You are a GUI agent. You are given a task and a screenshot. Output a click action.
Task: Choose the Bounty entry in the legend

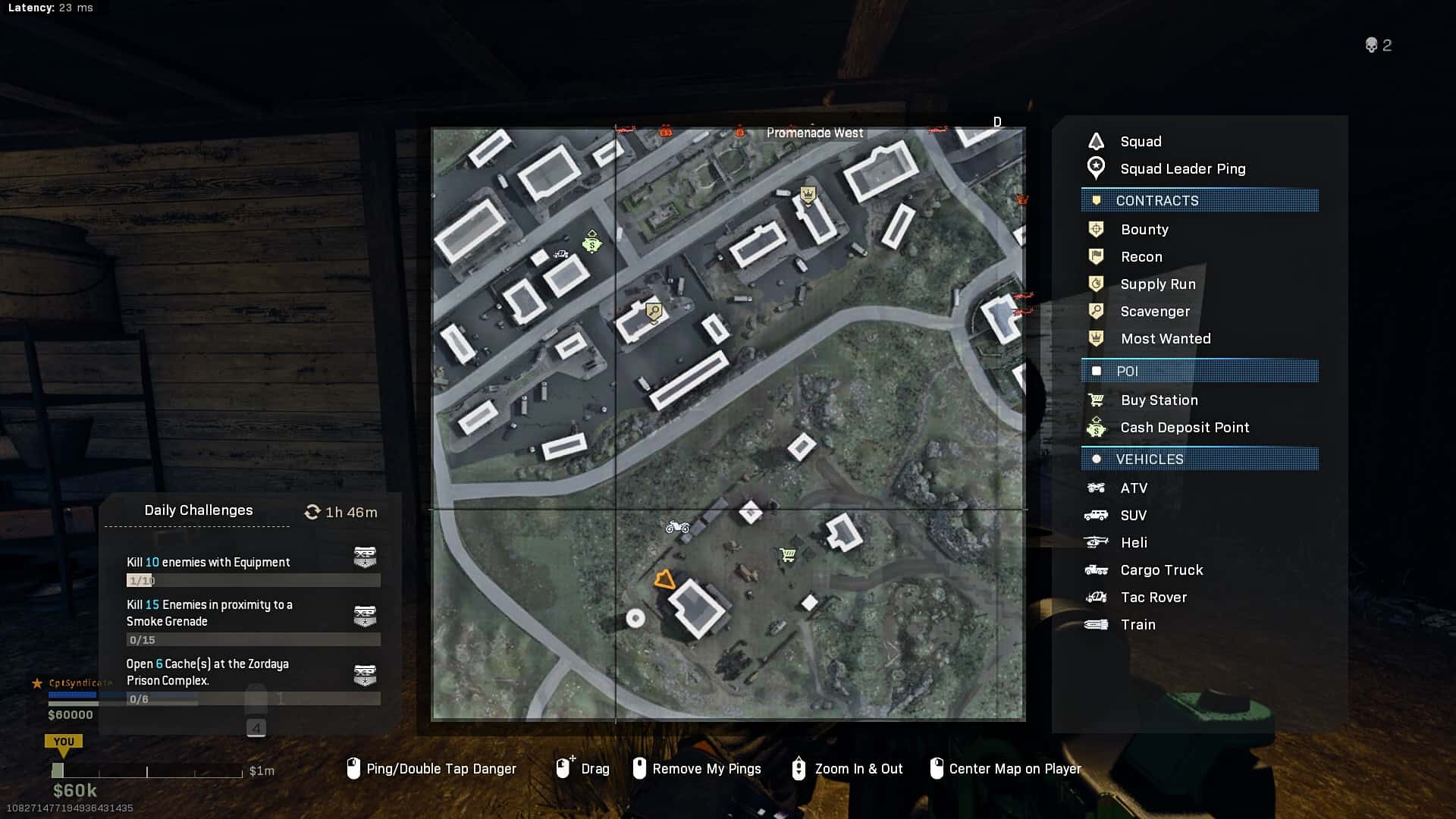point(1144,230)
